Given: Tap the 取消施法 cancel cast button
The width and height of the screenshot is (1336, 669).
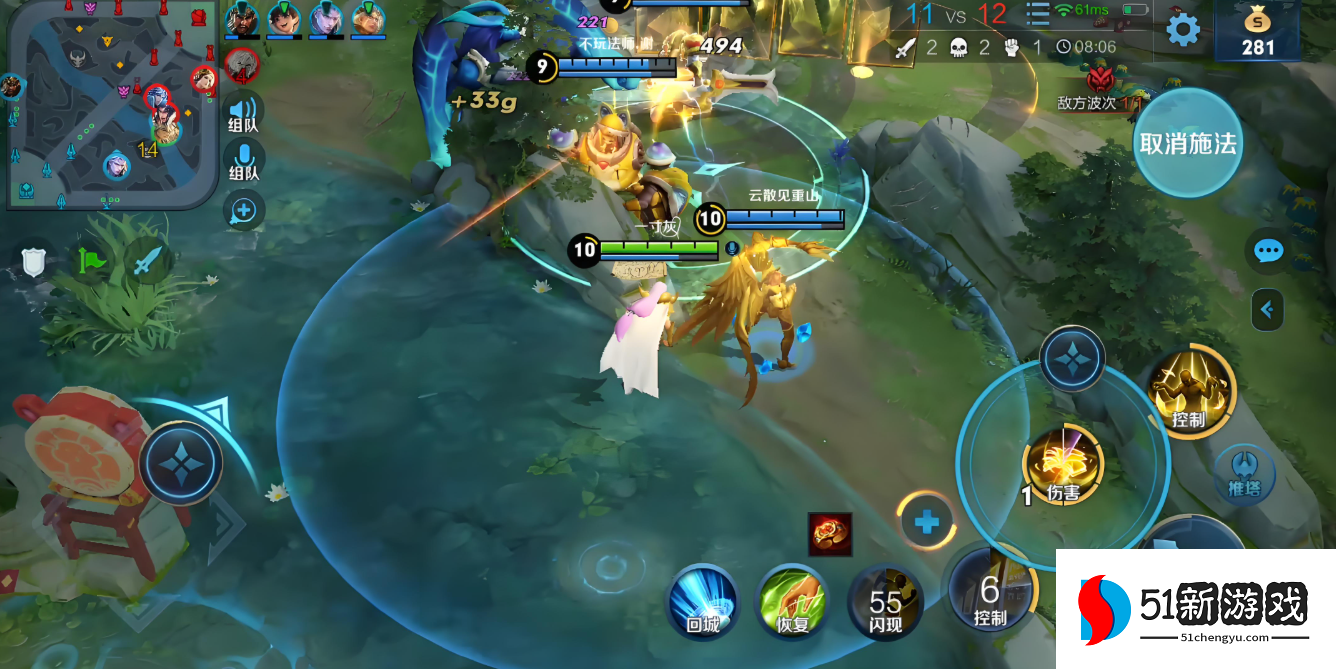Looking at the screenshot, I should point(1188,144).
